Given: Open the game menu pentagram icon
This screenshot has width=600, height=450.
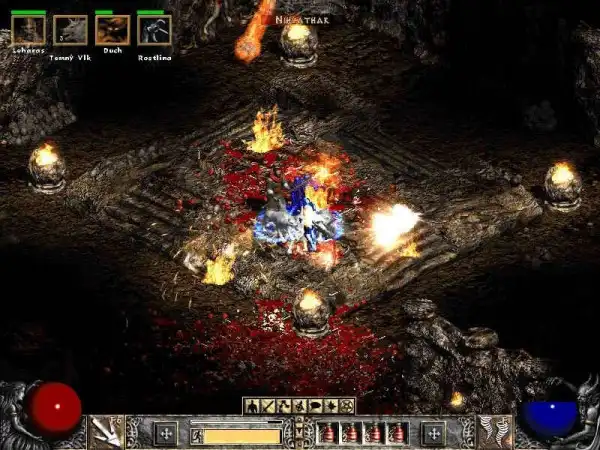Looking at the screenshot, I should pos(347,406).
